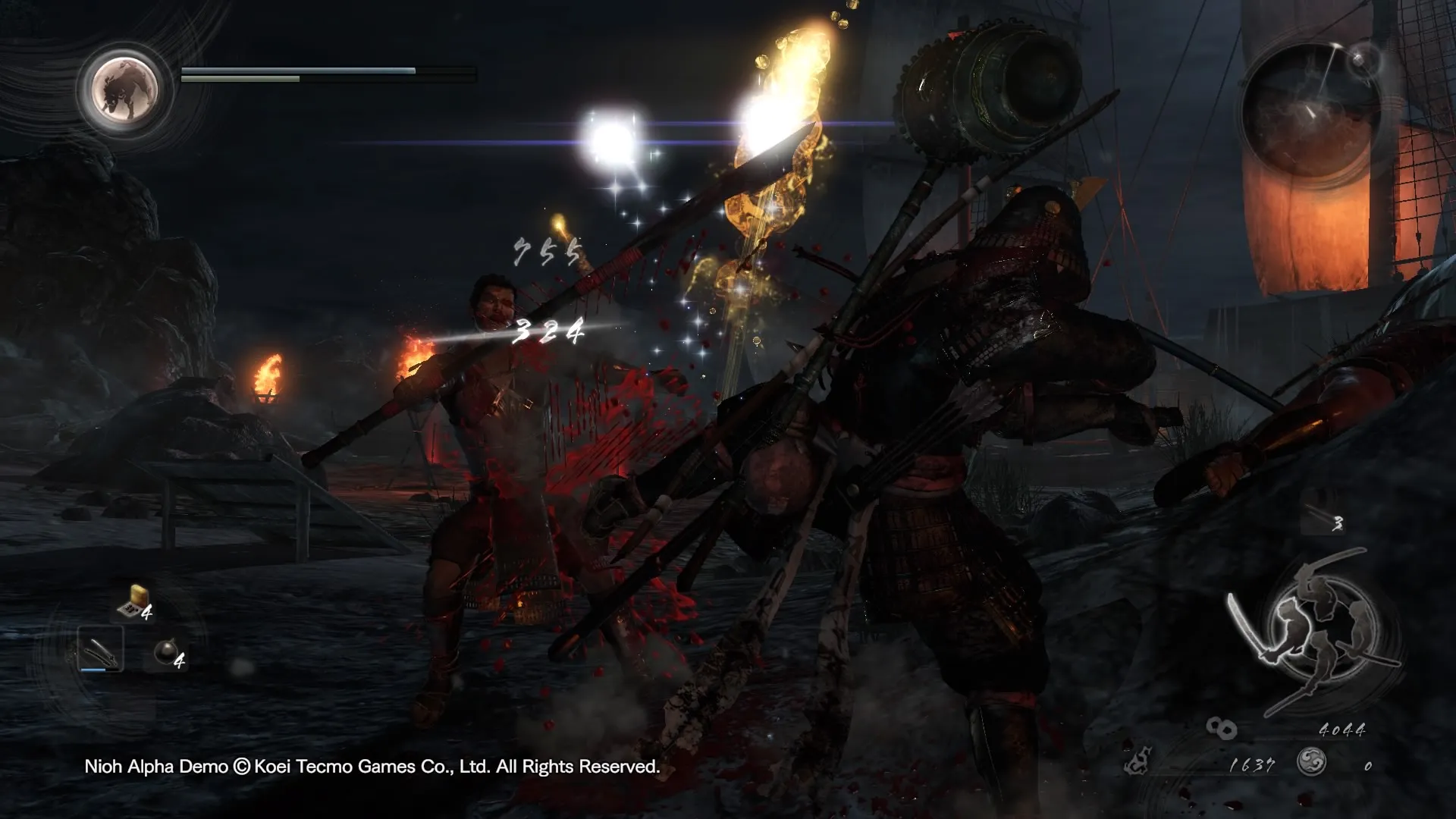Click the arrow ammo slot
The image size is (1456, 819).
click(1323, 520)
